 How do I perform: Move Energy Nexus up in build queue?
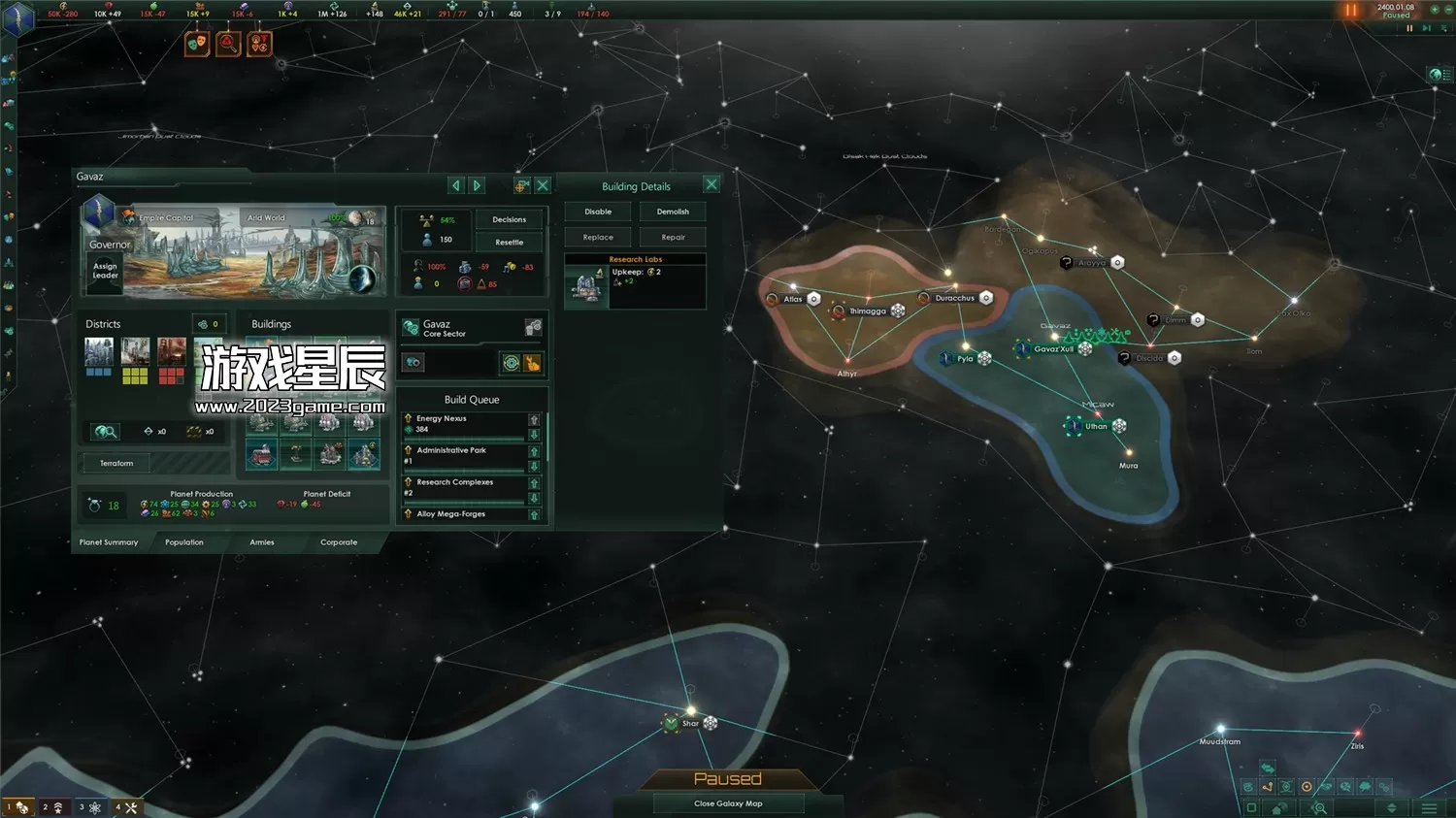[534, 419]
